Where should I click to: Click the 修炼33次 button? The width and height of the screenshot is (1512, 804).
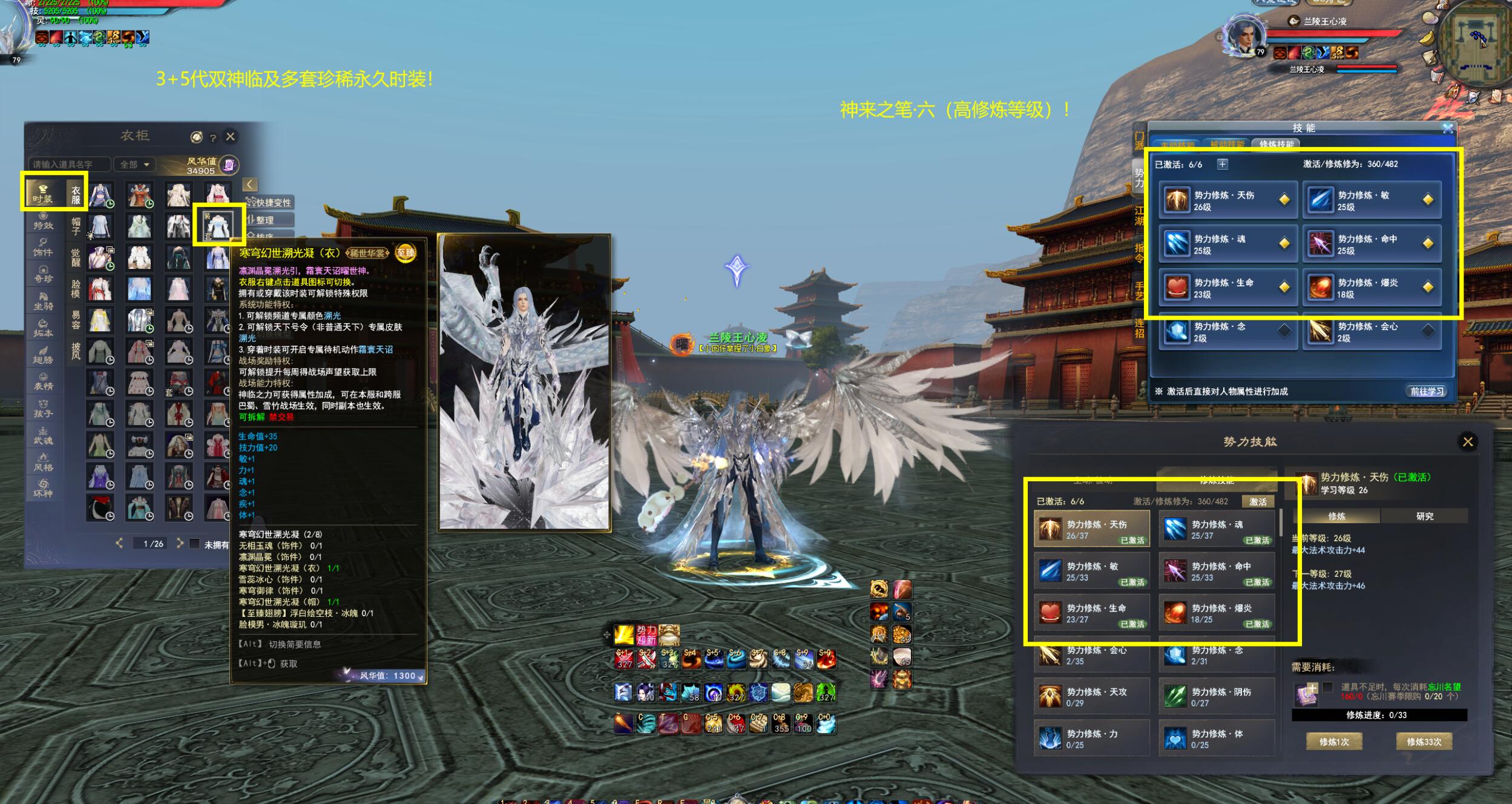[x=1424, y=742]
